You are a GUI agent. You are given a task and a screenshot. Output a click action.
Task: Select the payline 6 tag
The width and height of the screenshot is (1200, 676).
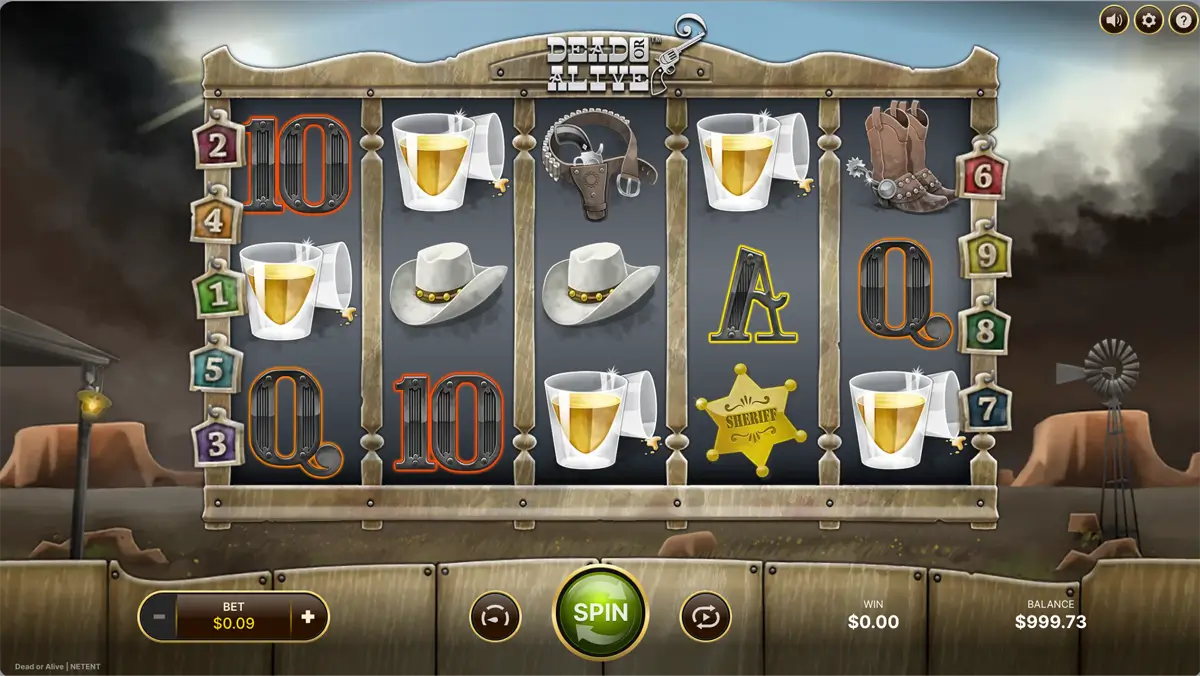(982, 177)
